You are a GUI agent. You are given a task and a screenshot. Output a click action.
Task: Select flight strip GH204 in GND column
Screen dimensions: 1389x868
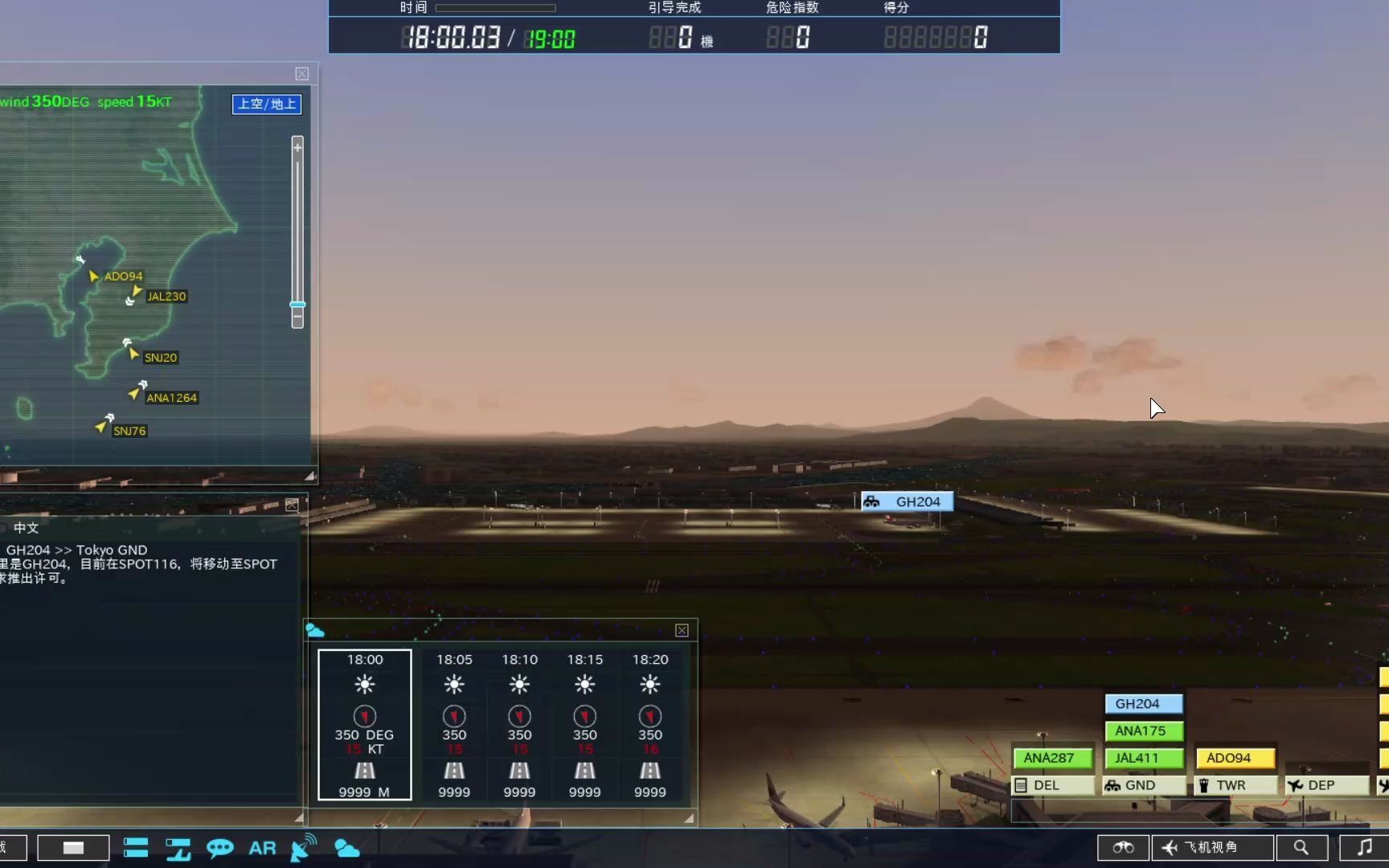[1143, 703]
